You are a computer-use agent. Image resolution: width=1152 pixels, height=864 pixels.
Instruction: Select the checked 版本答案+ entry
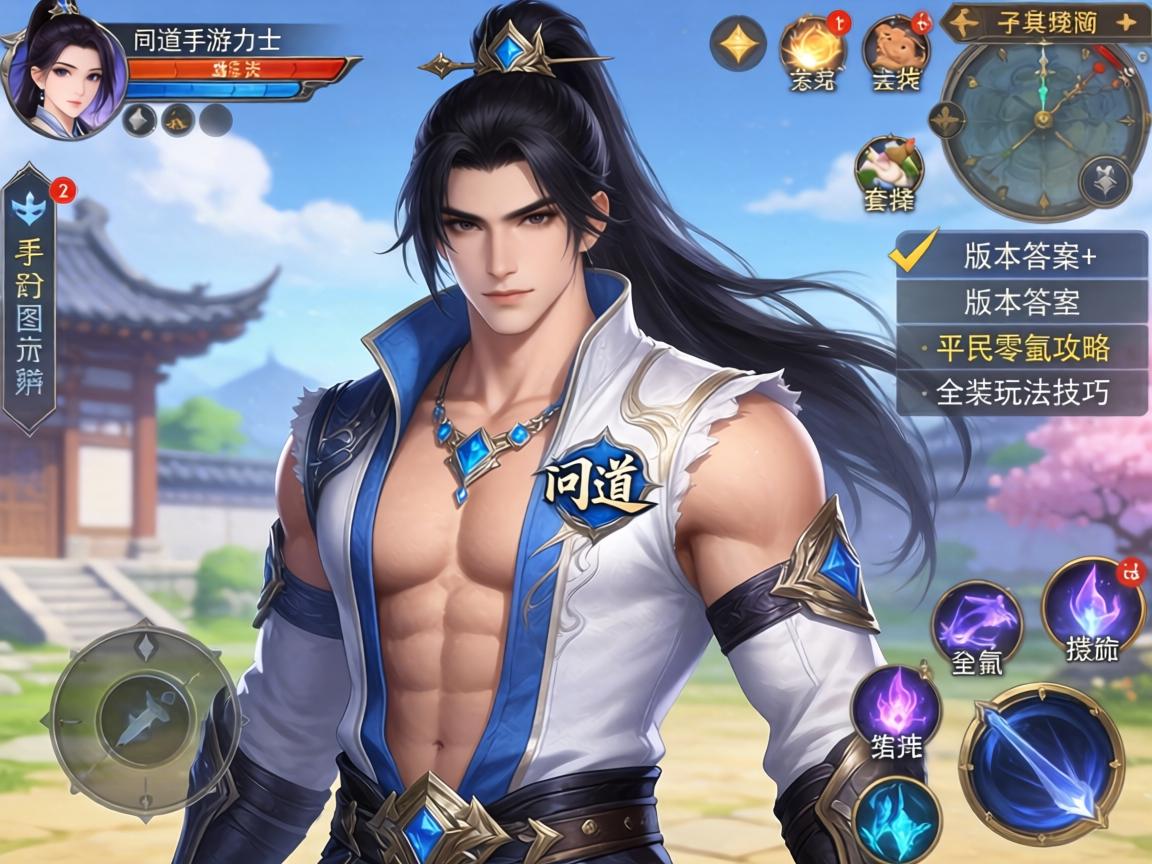click(x=1022, y=256)
